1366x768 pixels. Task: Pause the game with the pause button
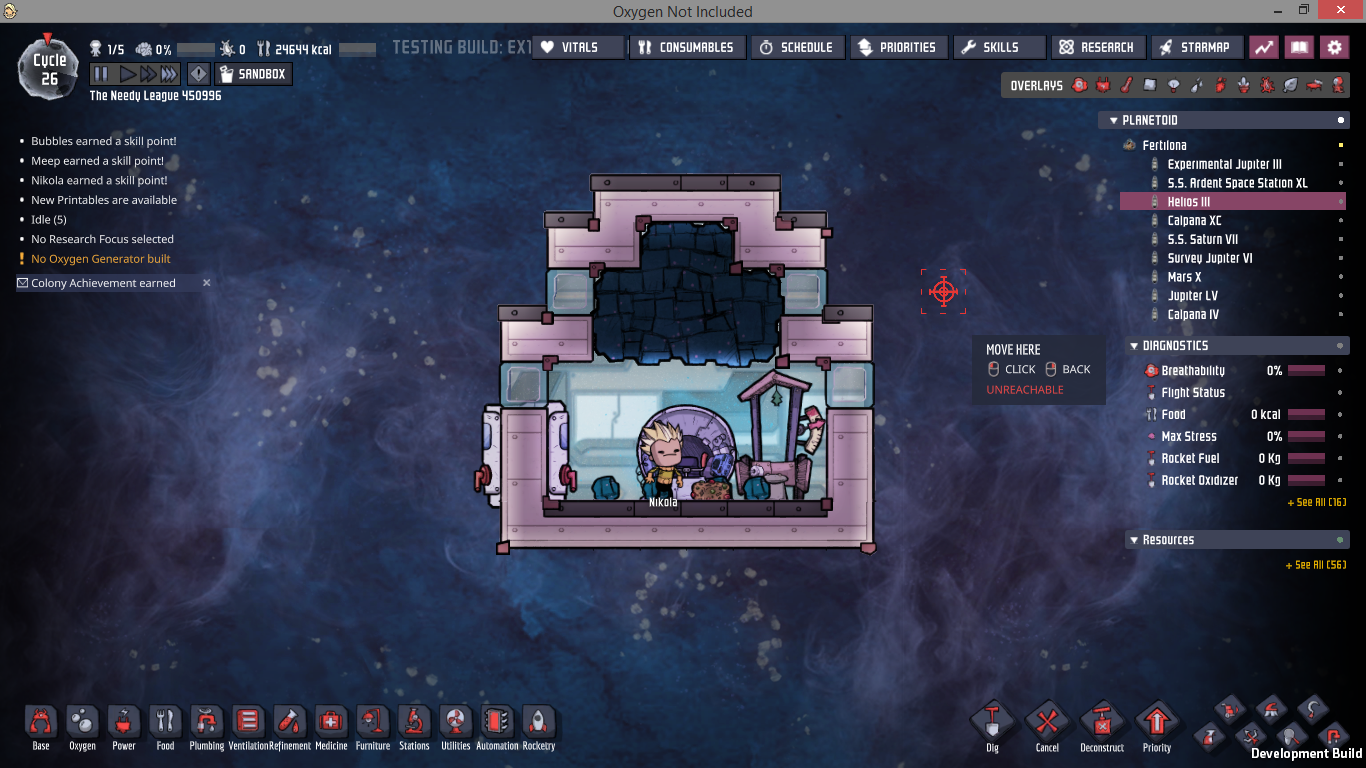pos(100,74)
